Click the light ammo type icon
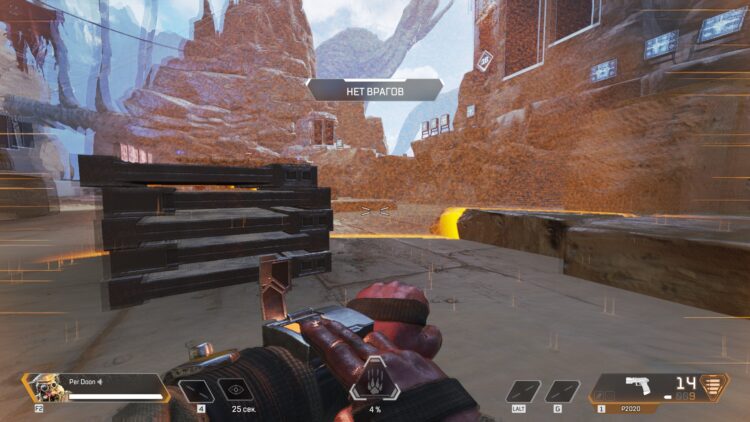750x422 pixels. [x=712, y=387]
